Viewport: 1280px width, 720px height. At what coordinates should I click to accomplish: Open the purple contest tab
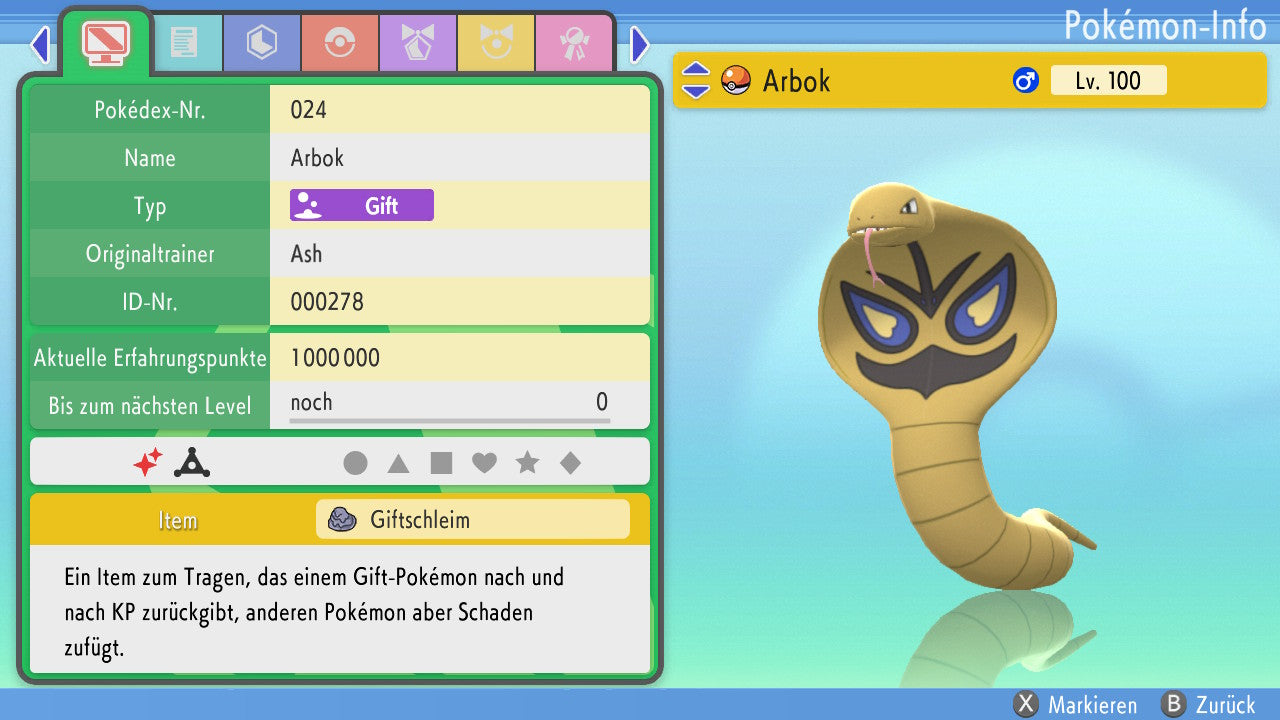[x=418, y=42]
